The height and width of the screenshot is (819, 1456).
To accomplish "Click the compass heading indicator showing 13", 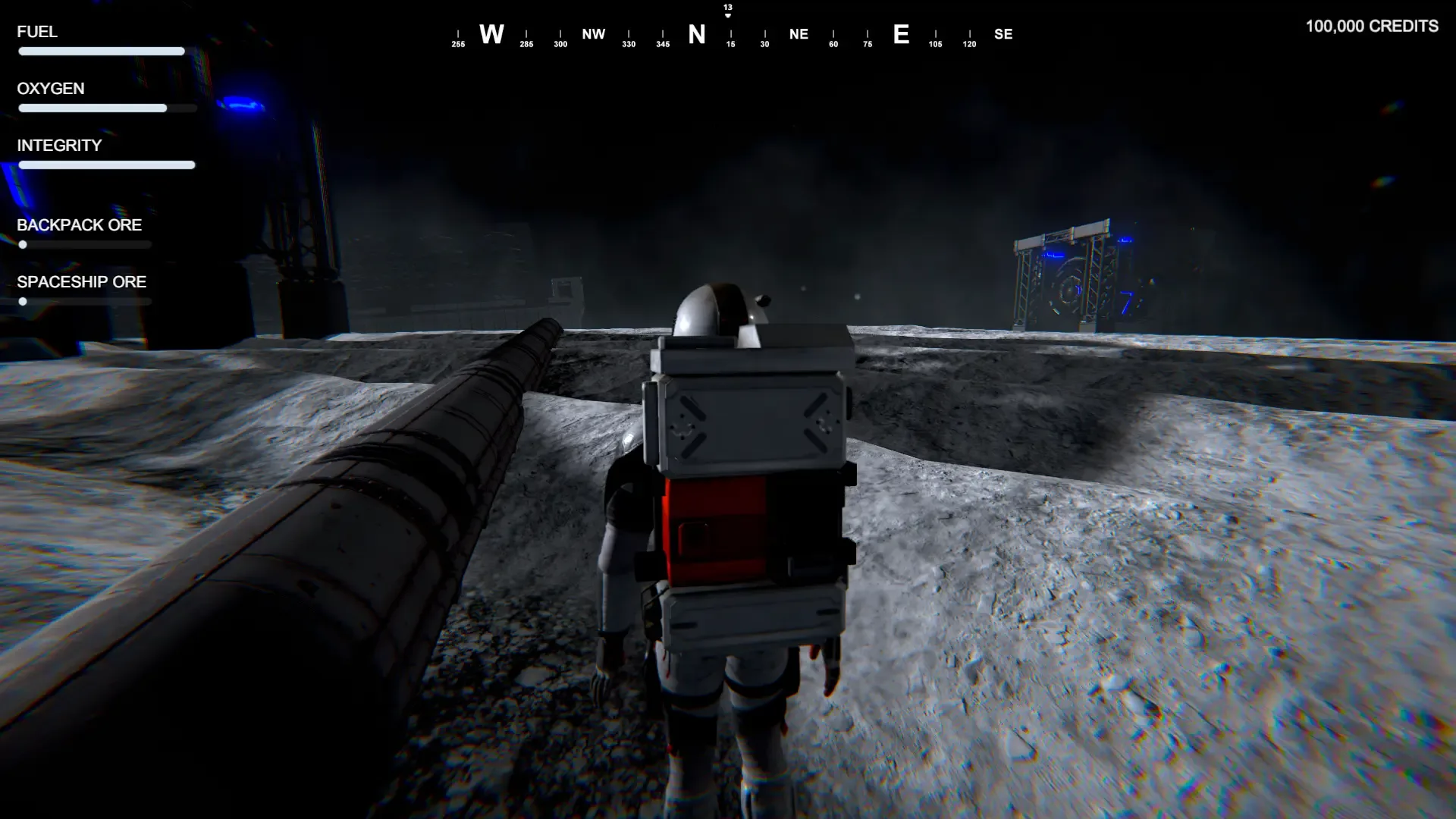I will [x=727, y=9].
